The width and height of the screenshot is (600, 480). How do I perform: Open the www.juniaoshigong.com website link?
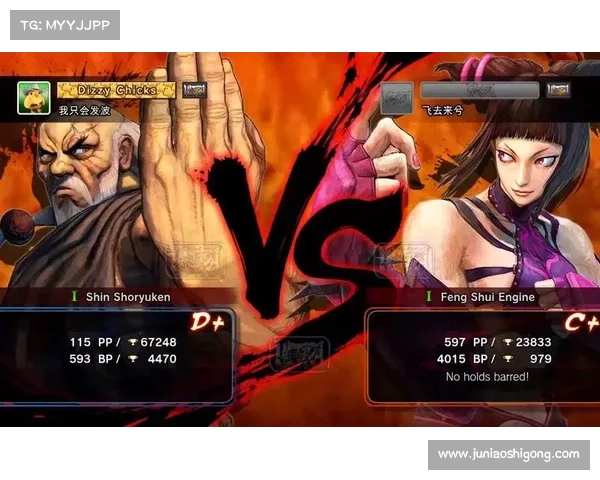tap(508, 454)
